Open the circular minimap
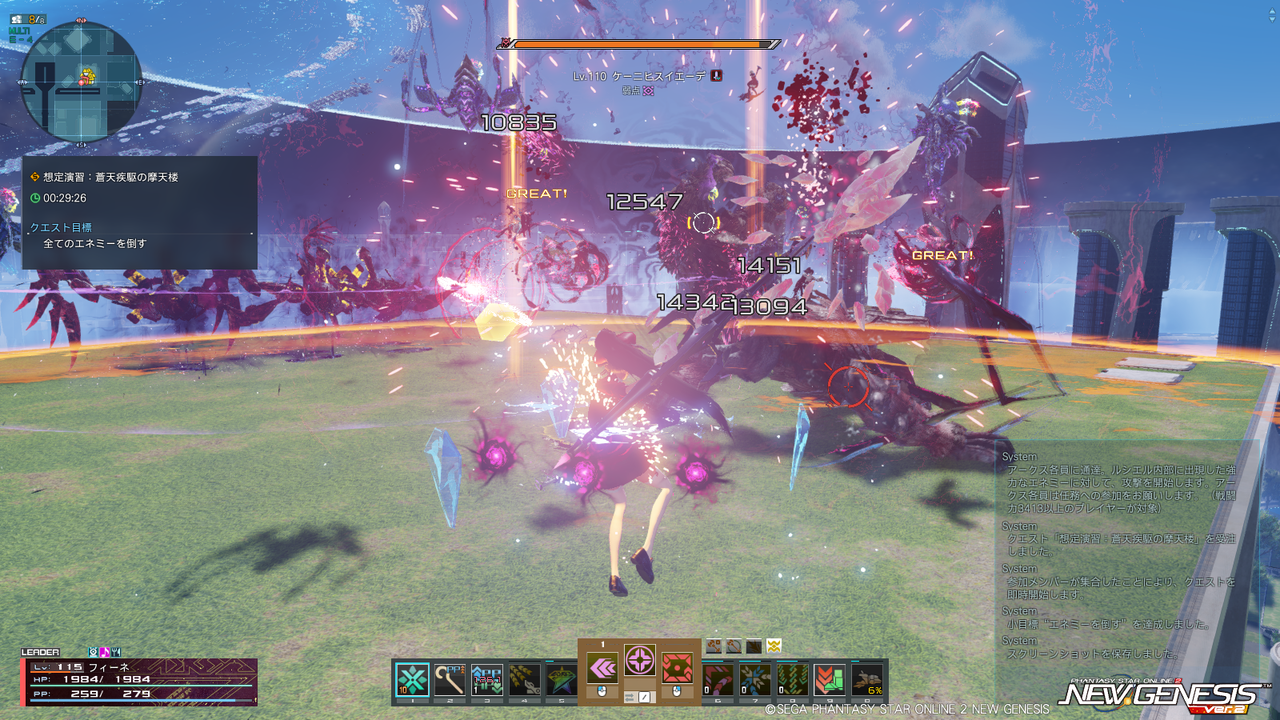Viewport: 1280px width, 720px height. pos(81,80)
